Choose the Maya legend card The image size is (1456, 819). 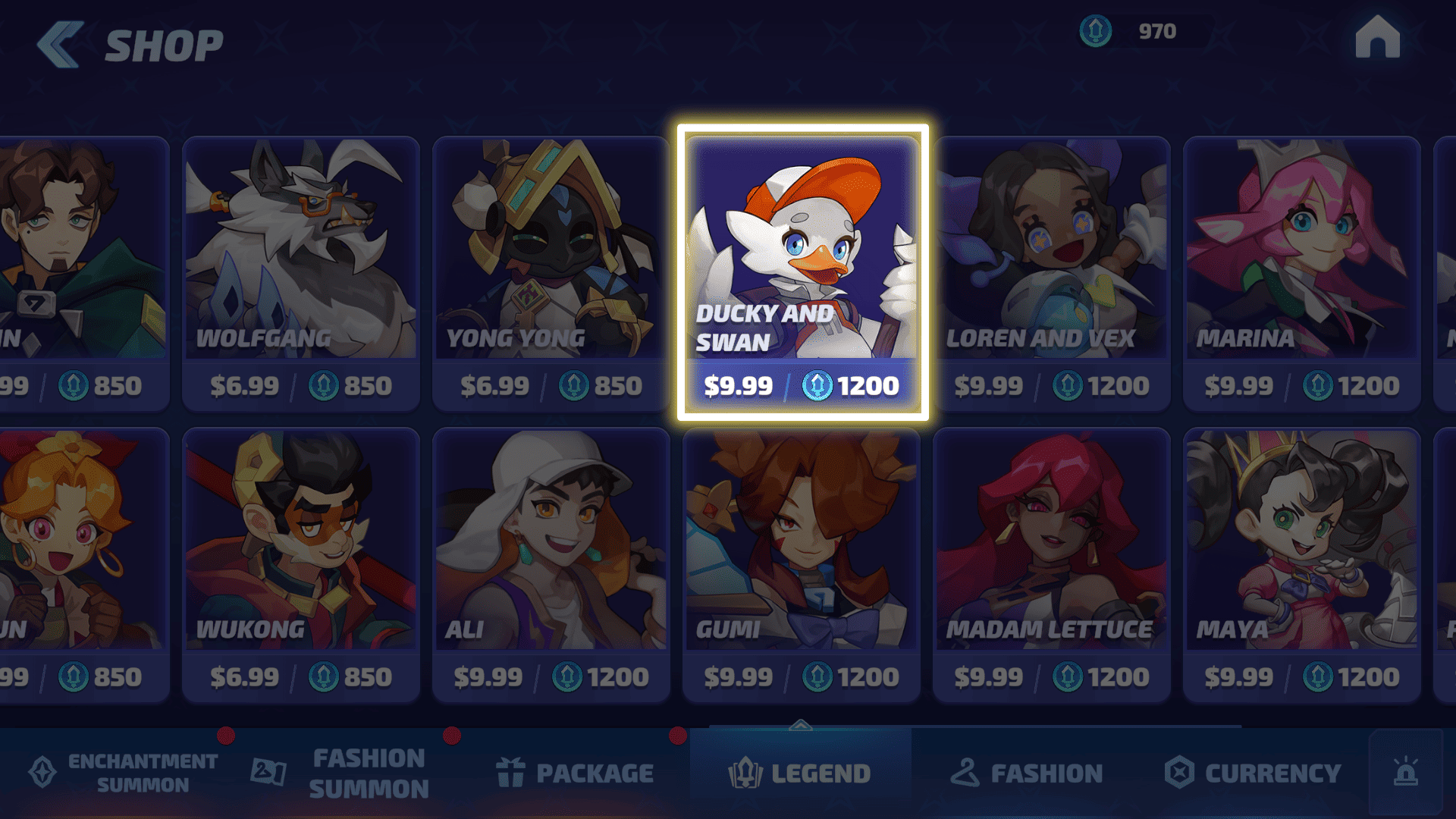click(x=1301, y=564)
